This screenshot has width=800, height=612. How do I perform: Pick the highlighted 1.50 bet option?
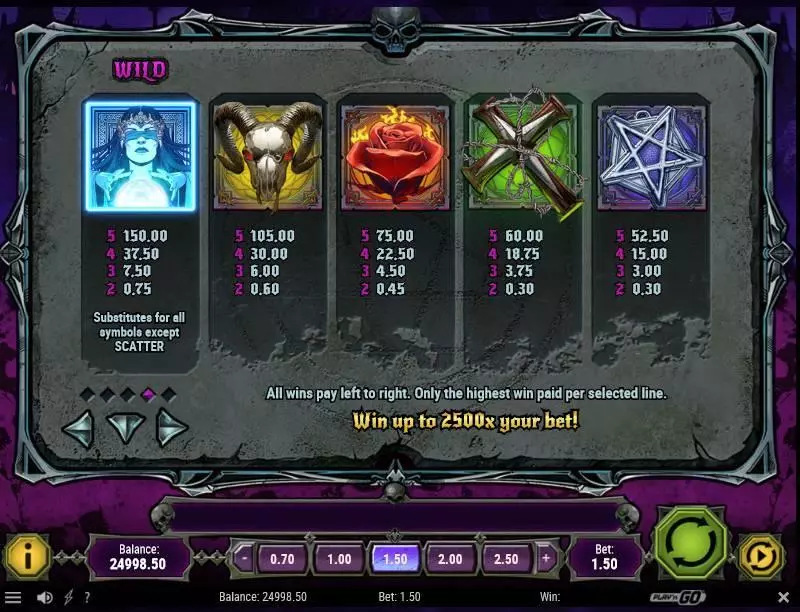395,559
